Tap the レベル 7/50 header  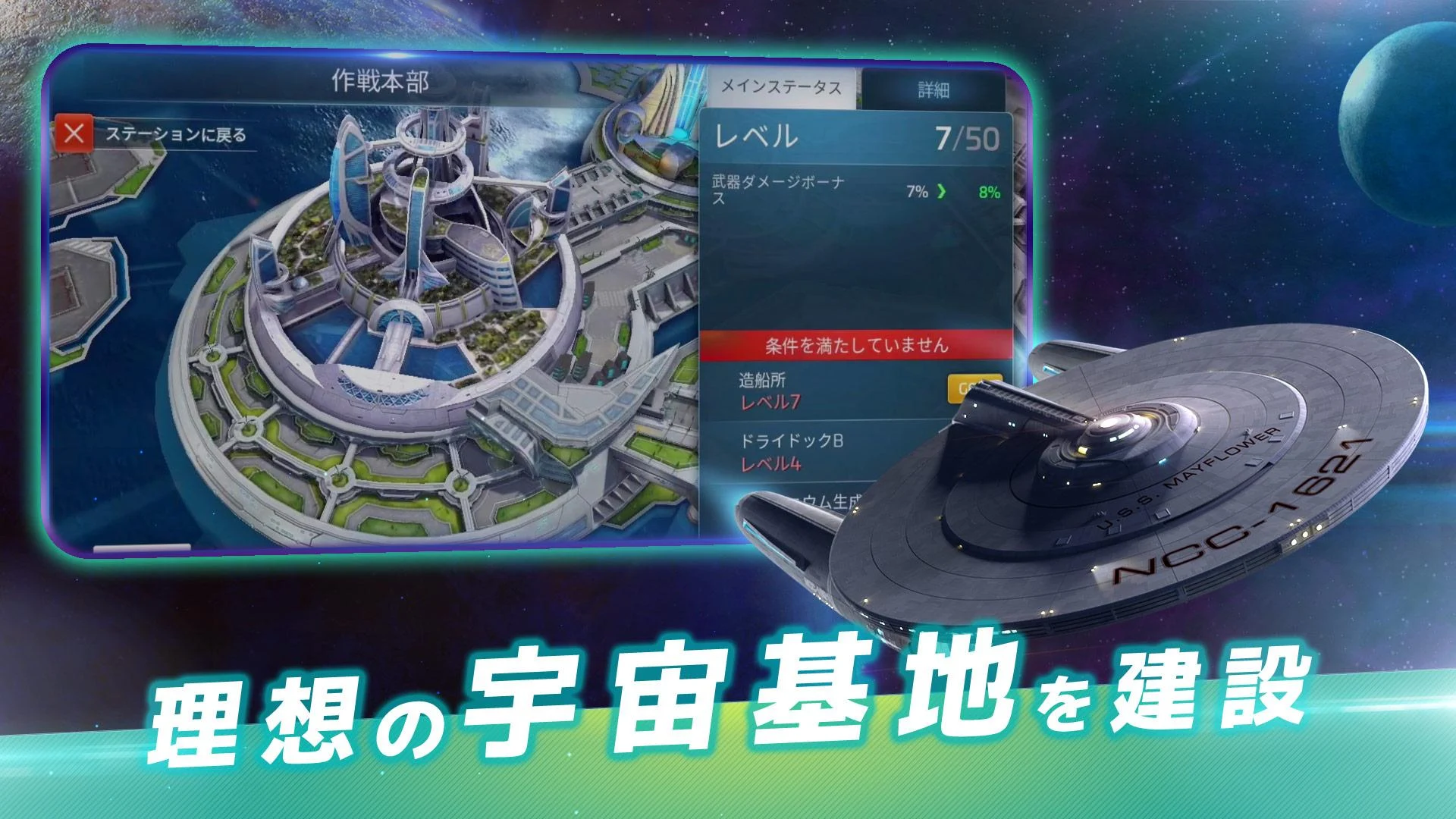pyautogui.click(x=857, y=137)
